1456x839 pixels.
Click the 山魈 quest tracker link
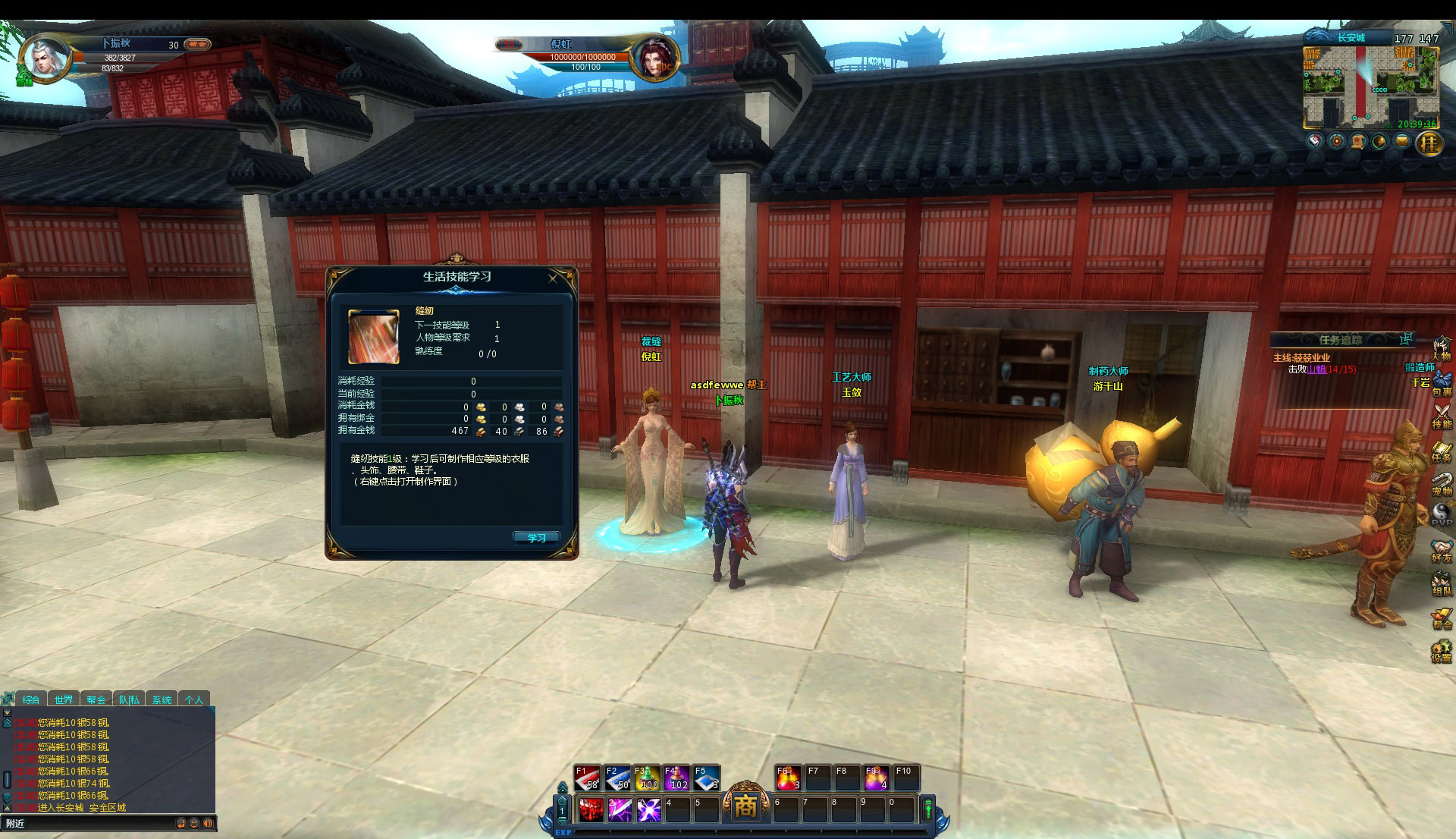pos(1316,369)
